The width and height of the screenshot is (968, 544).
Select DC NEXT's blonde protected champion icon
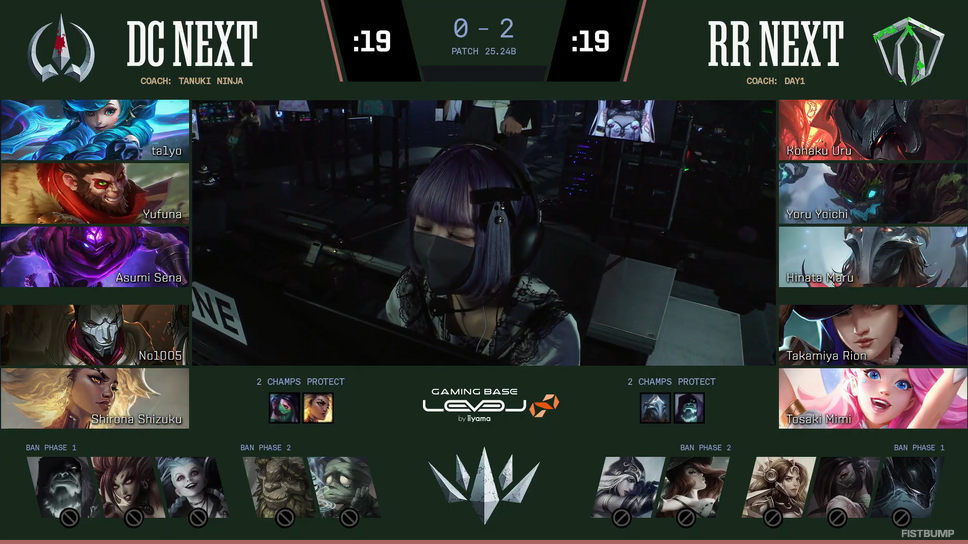pos(318,407)
